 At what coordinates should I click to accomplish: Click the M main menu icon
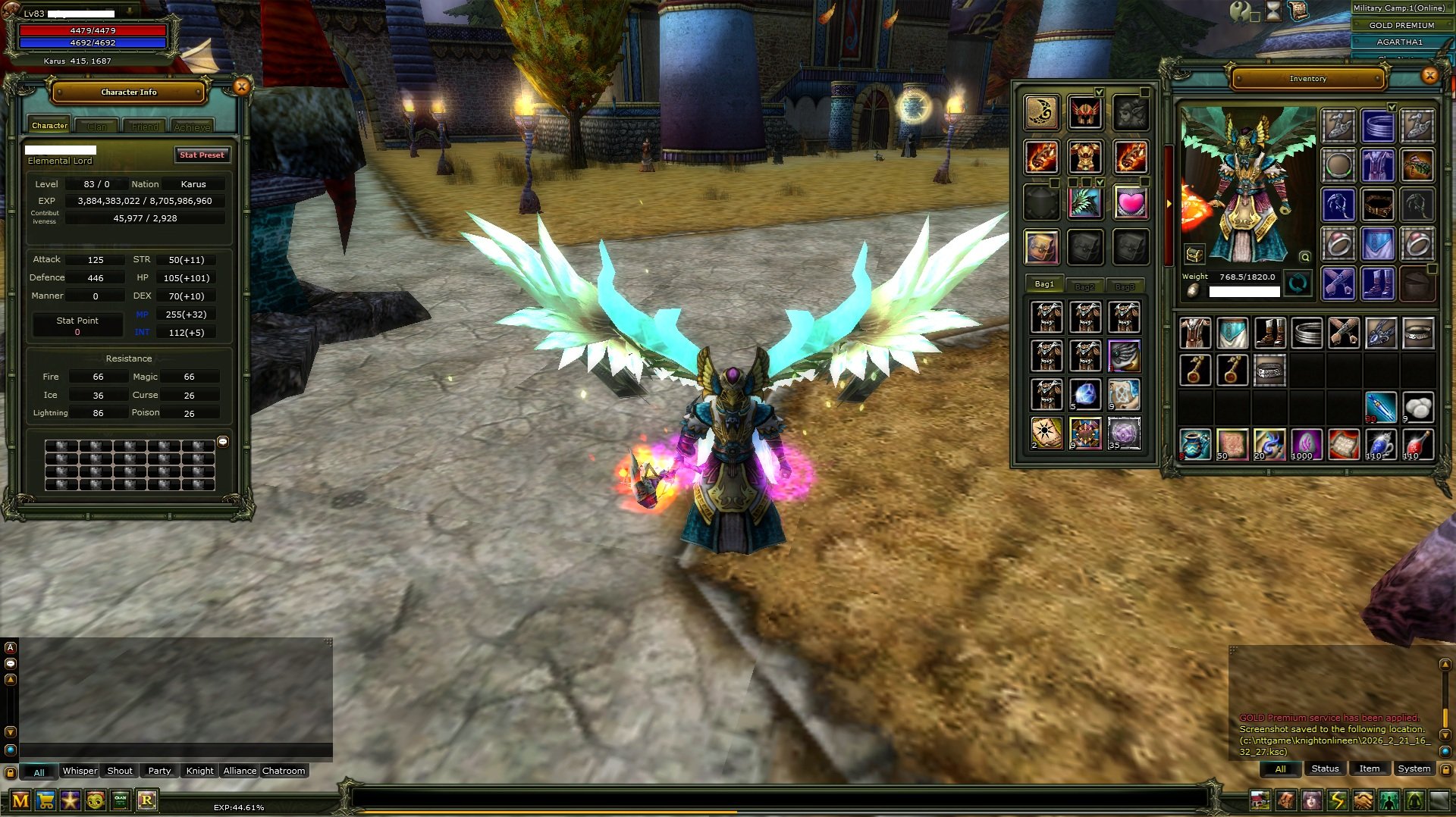[21, 800]
